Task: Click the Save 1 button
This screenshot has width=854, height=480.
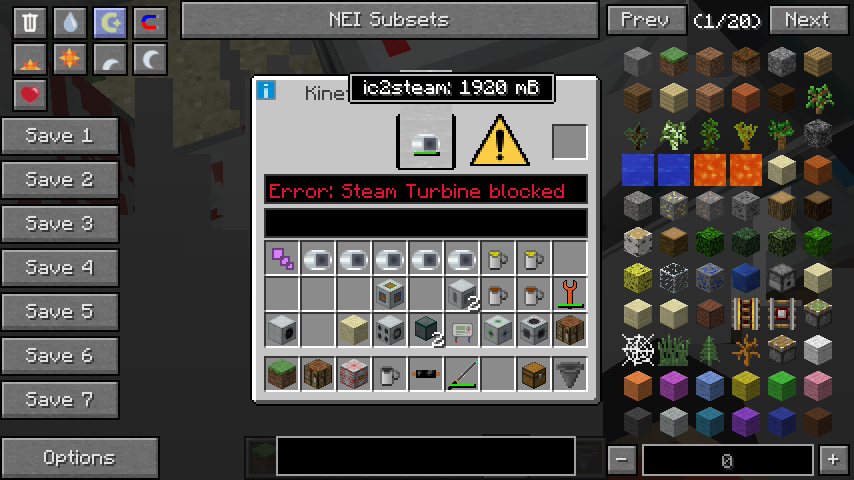Action: point(60,136)
